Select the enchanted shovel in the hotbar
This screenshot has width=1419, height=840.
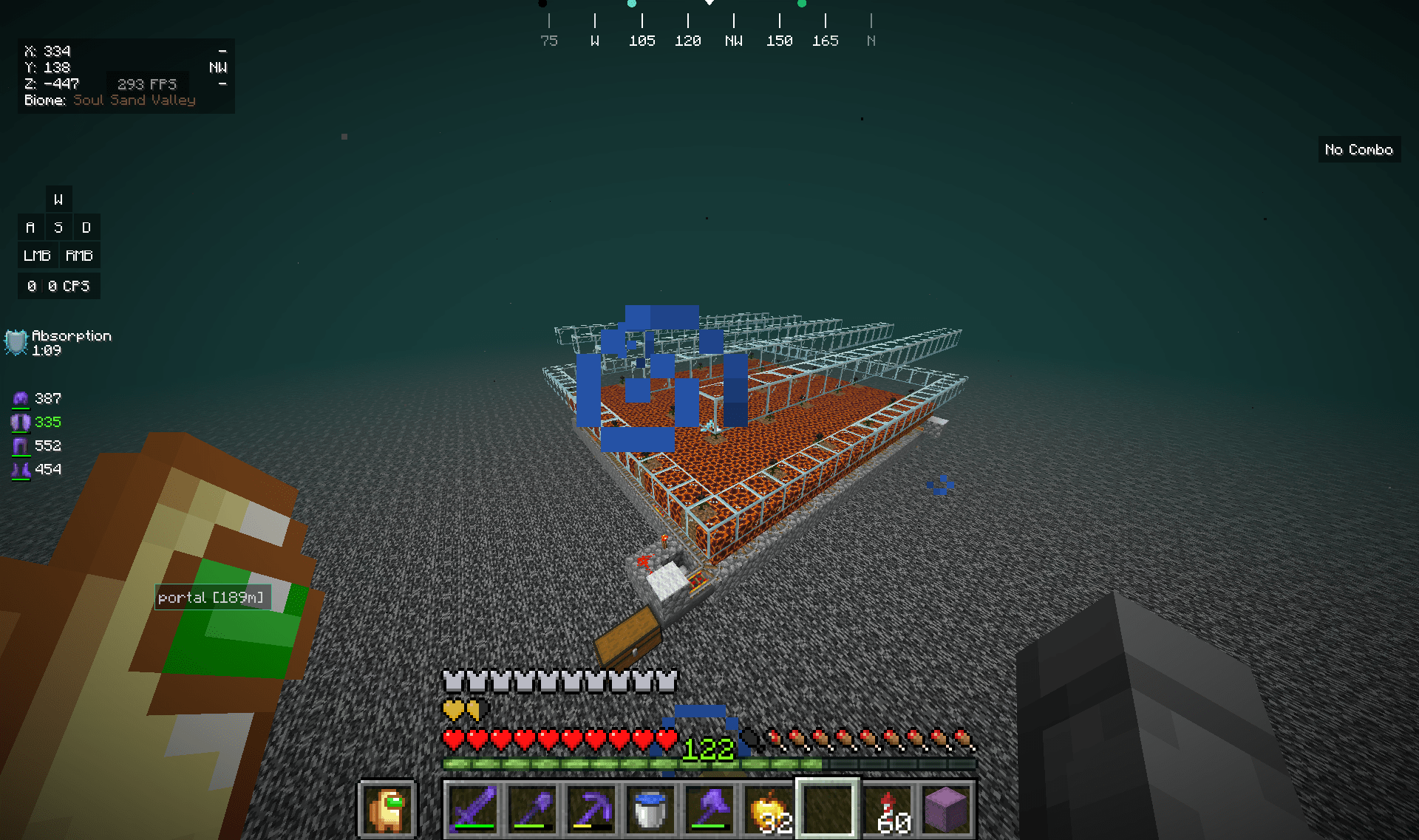(x=531, y=807)
